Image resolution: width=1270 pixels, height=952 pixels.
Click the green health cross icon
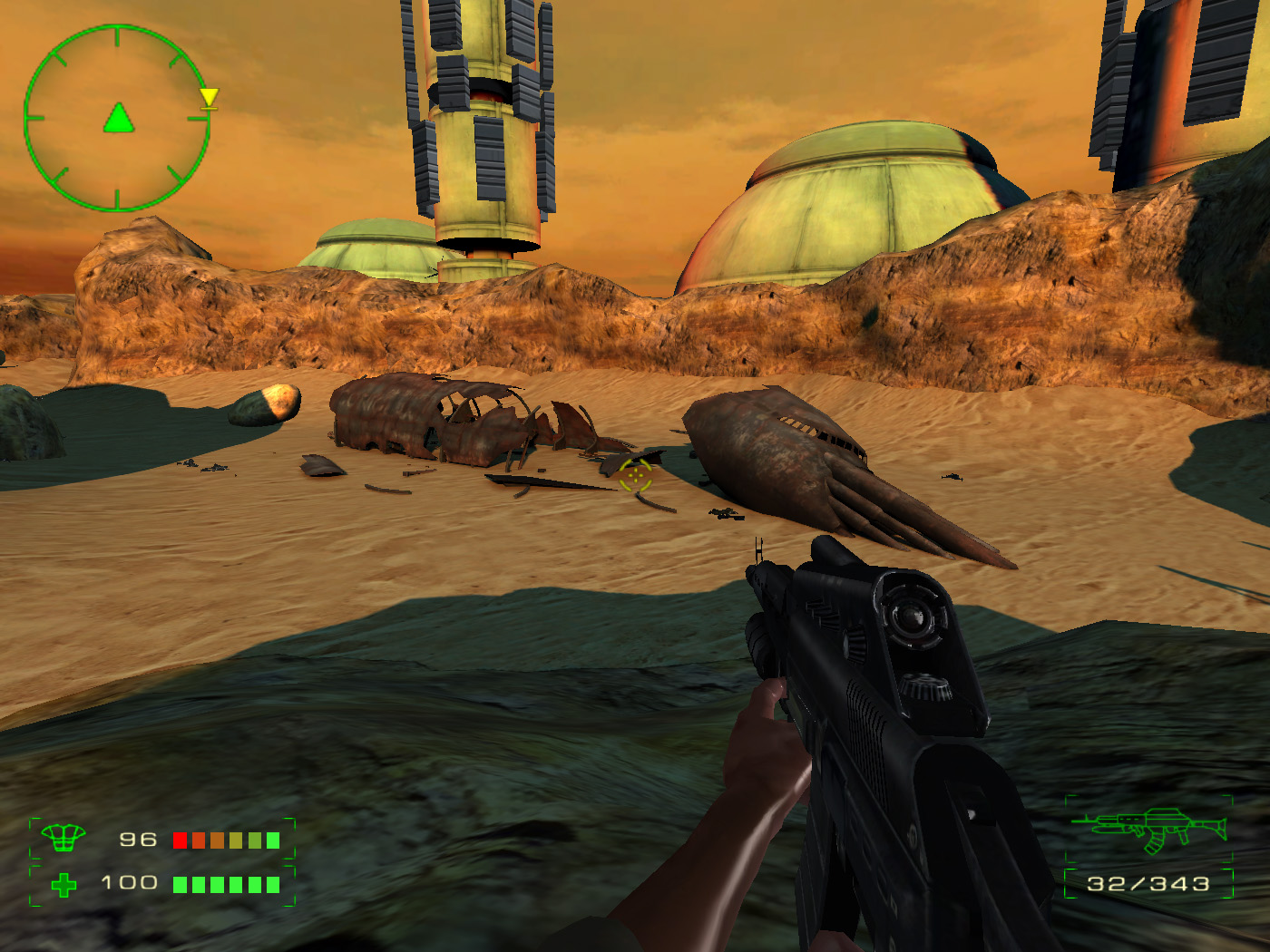pyautogui.click(x=63, y=884)
